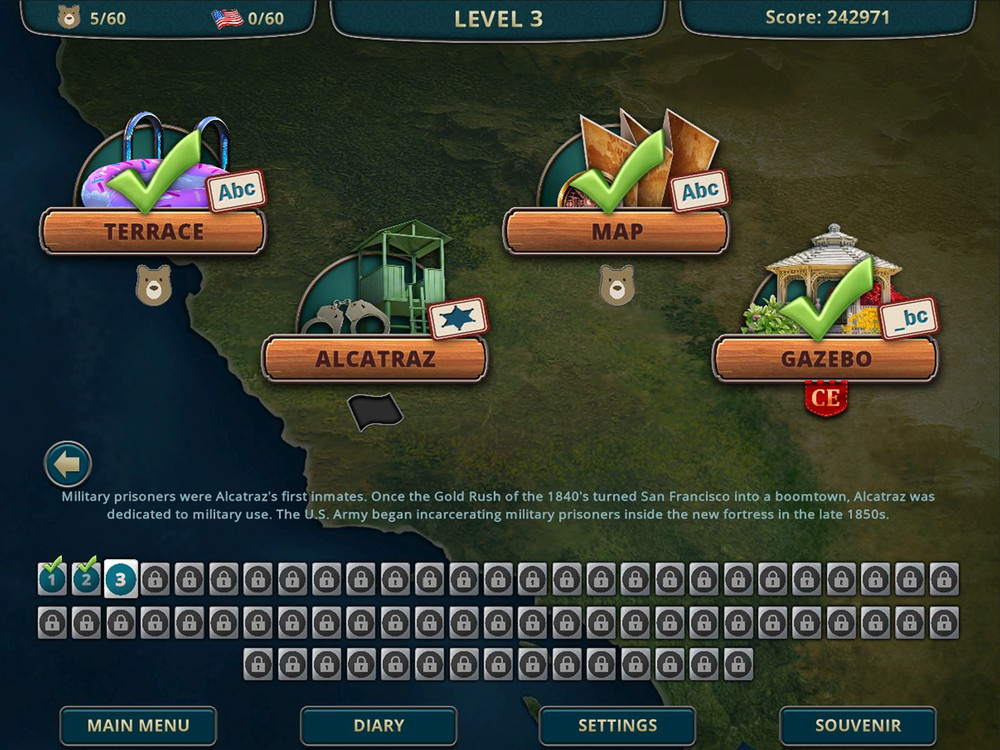Click the bear icon under Map
The width and height of the screenshot is (1000, 750).
[x=616, y=285]
